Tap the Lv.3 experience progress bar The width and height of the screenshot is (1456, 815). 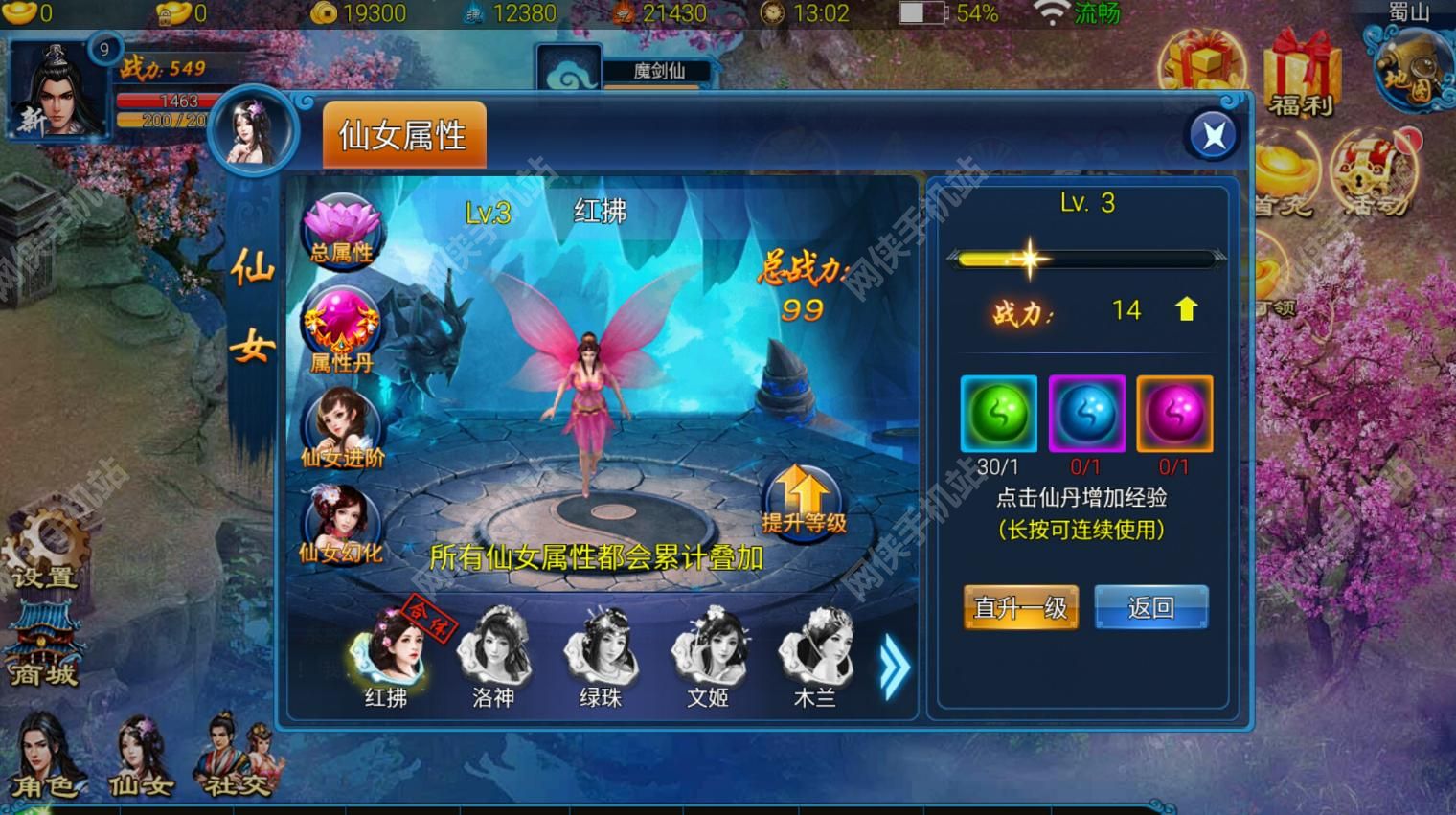coord(1085,259)
